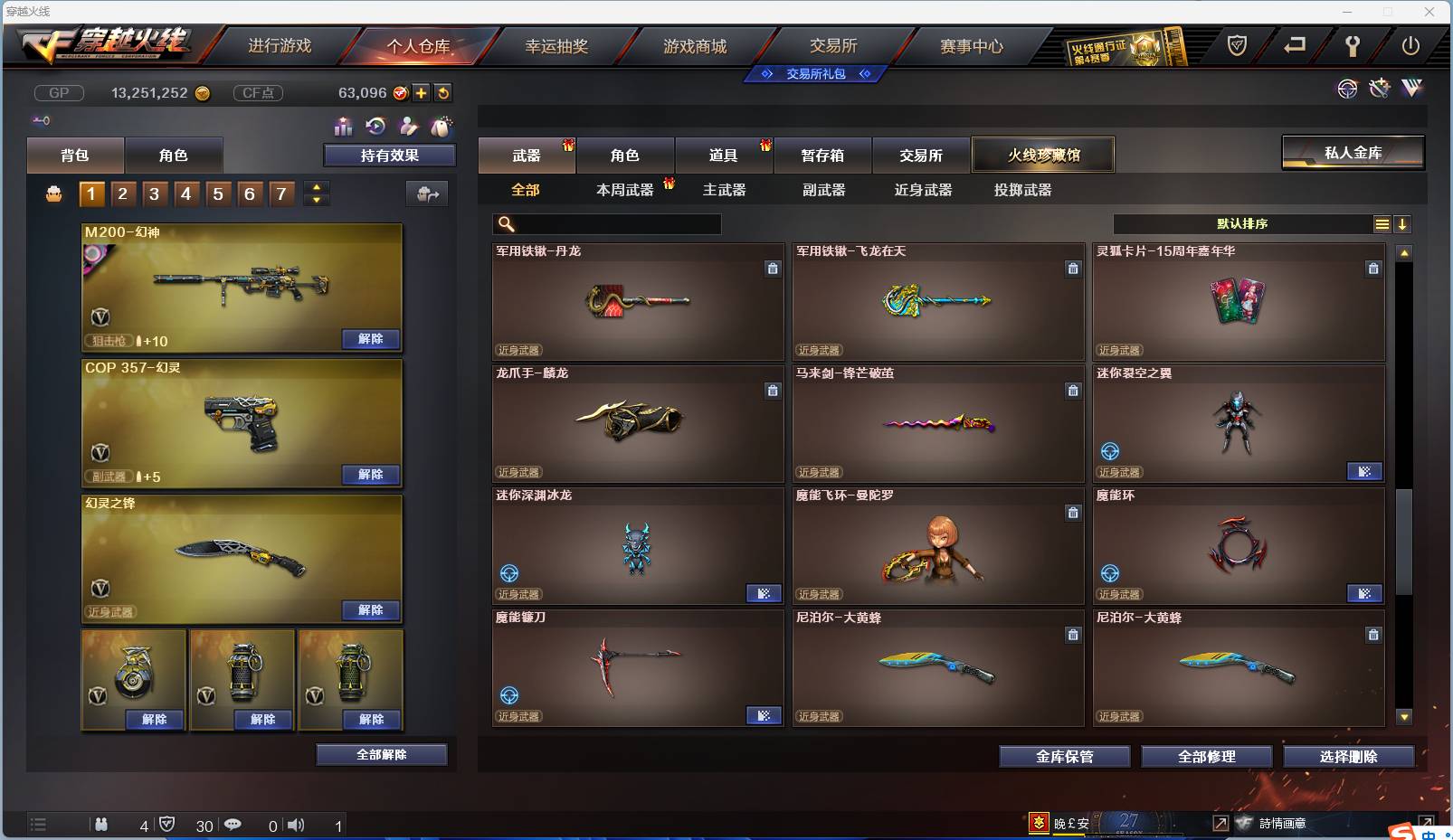This screenshot has width=1453, height=840.
Task: Open the ranking statistics bar-chart icon
Action: (x=344, y=127)
